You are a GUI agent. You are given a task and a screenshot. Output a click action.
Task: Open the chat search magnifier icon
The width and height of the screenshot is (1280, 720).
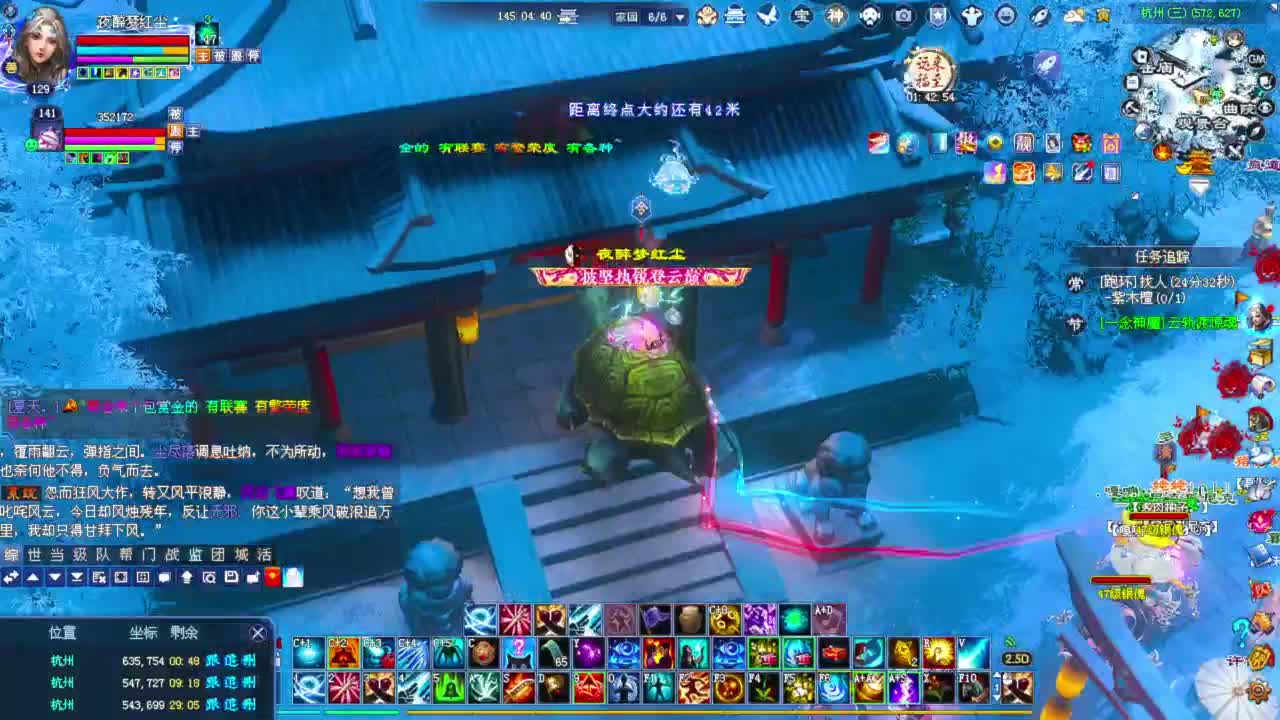pos(210,577)
